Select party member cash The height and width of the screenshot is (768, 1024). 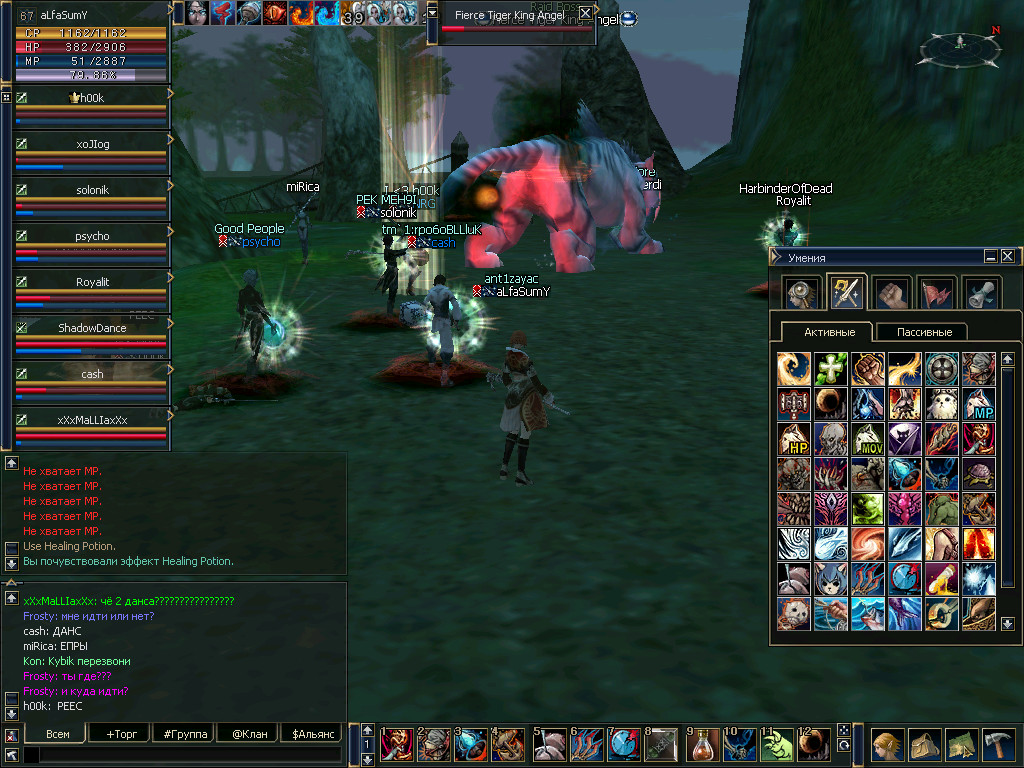click(92, 374)
